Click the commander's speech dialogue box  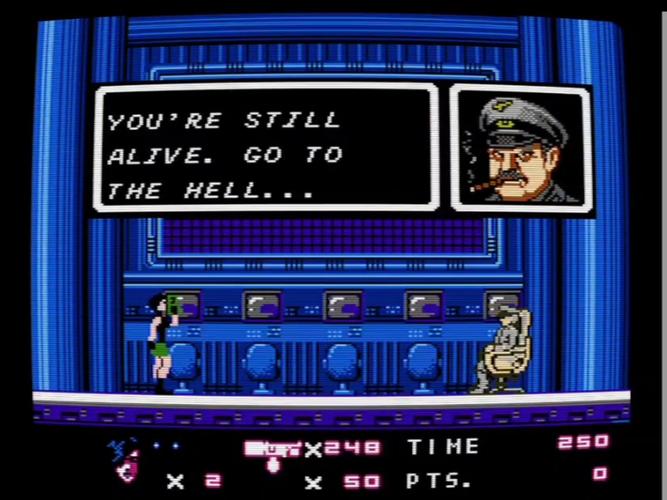tap(266, 148)
